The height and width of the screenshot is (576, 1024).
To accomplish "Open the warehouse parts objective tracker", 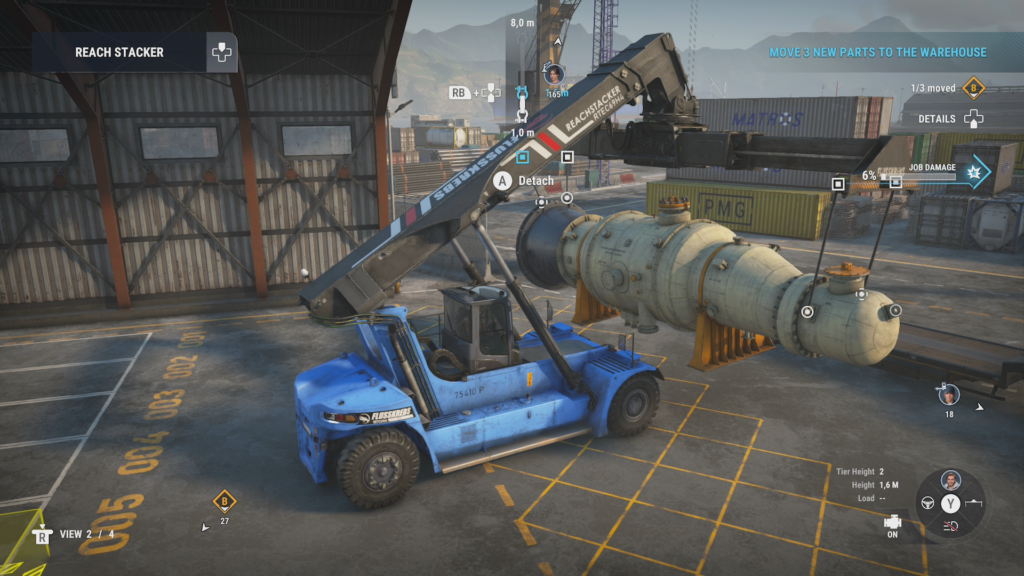I will point(877,52).
